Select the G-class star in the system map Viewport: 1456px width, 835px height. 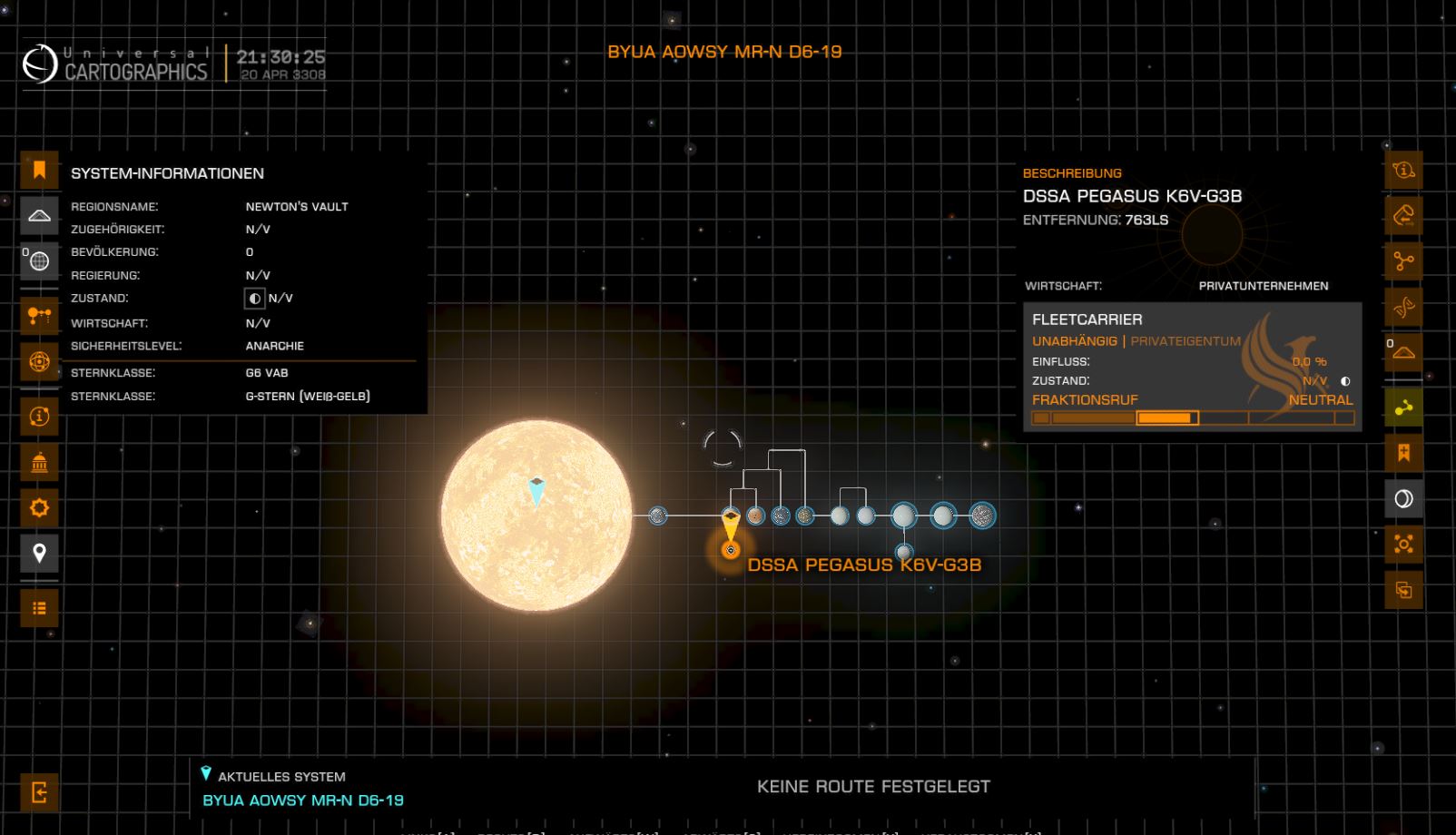[536, 516]
